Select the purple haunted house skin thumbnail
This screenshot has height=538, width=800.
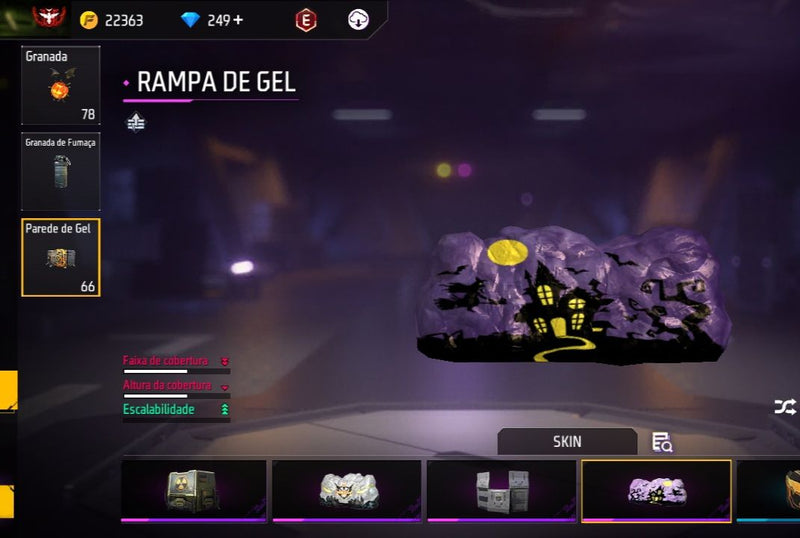pos(656,490)
